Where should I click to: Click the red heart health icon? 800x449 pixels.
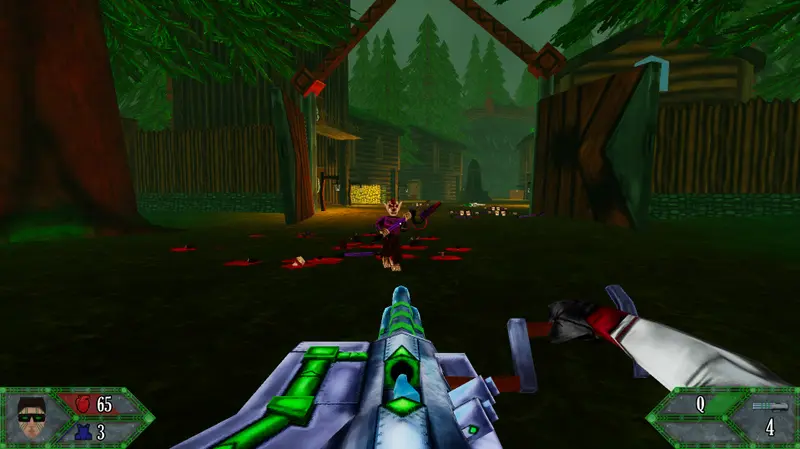coord(82,405)
